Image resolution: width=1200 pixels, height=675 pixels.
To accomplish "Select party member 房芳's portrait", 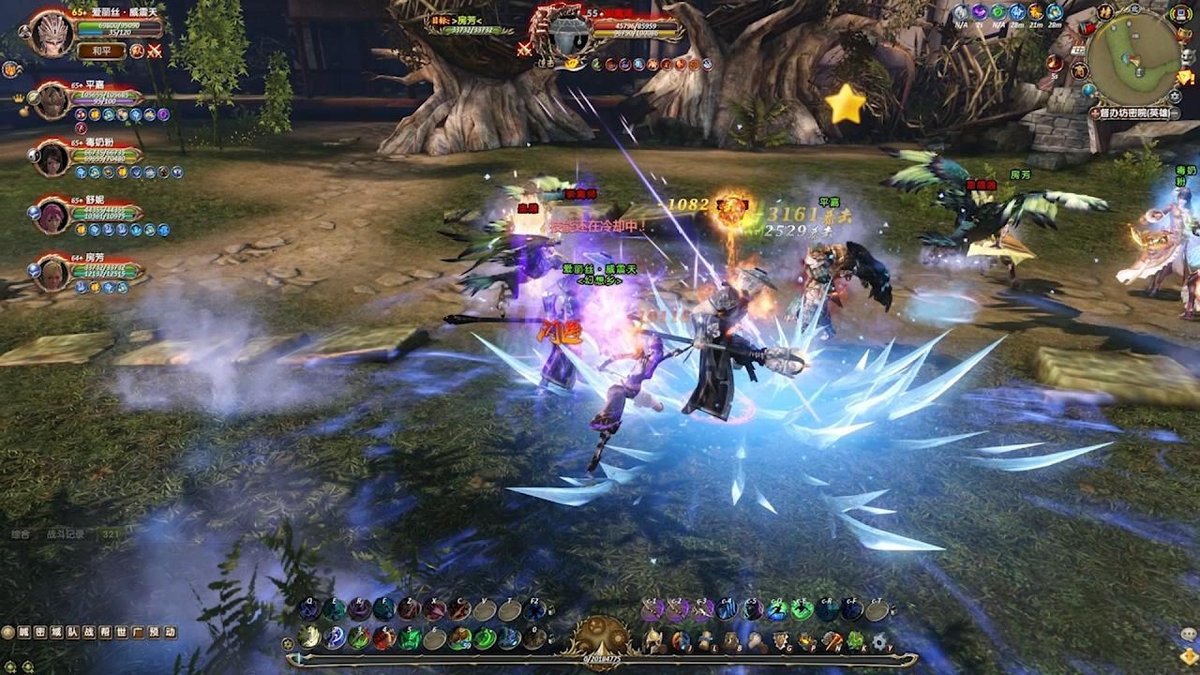I will (52, 272).
